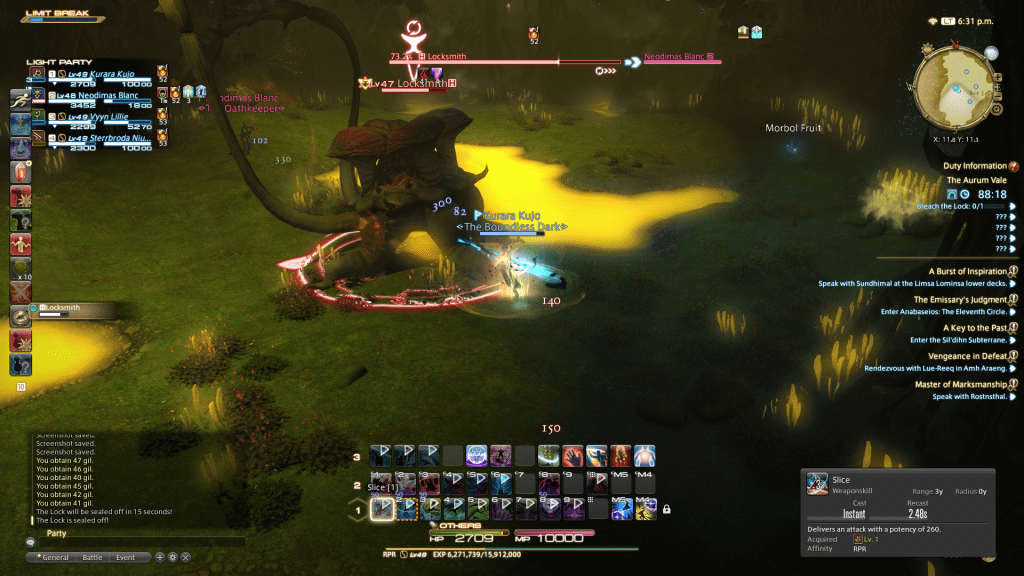Add a new chat log tab

[159, 557]
